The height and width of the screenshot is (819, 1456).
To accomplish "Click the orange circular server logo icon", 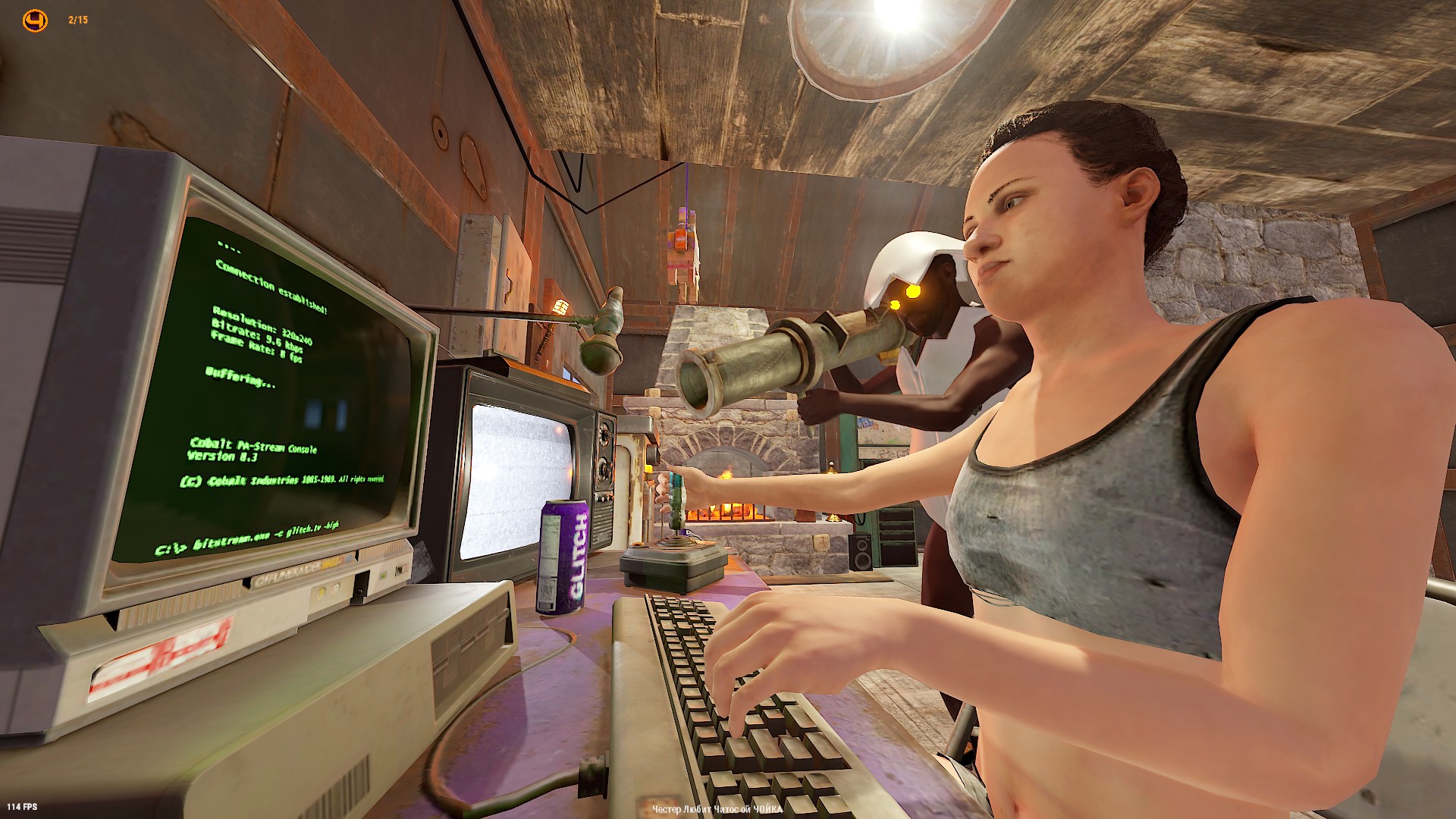I will click(x=35, y=20).
